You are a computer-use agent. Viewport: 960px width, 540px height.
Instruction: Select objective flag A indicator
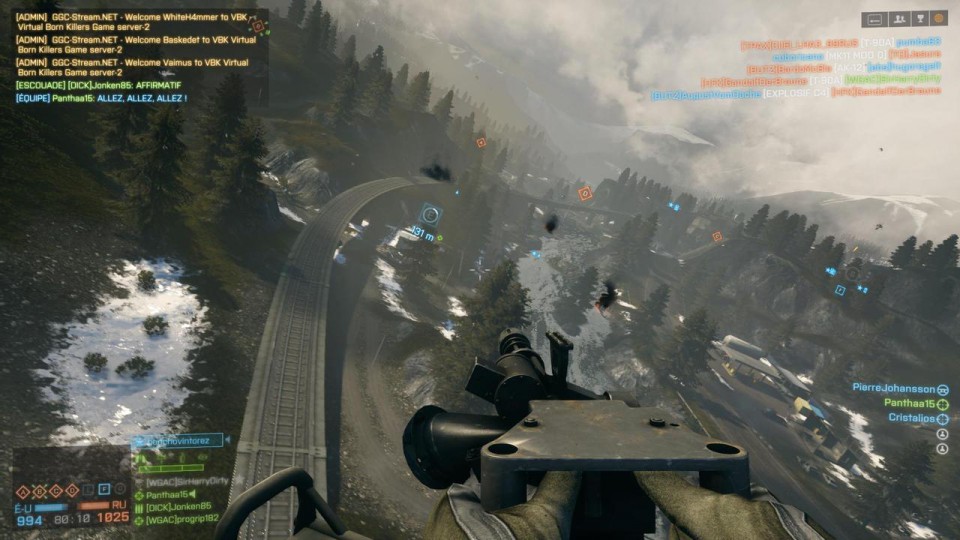coord(24,490)
